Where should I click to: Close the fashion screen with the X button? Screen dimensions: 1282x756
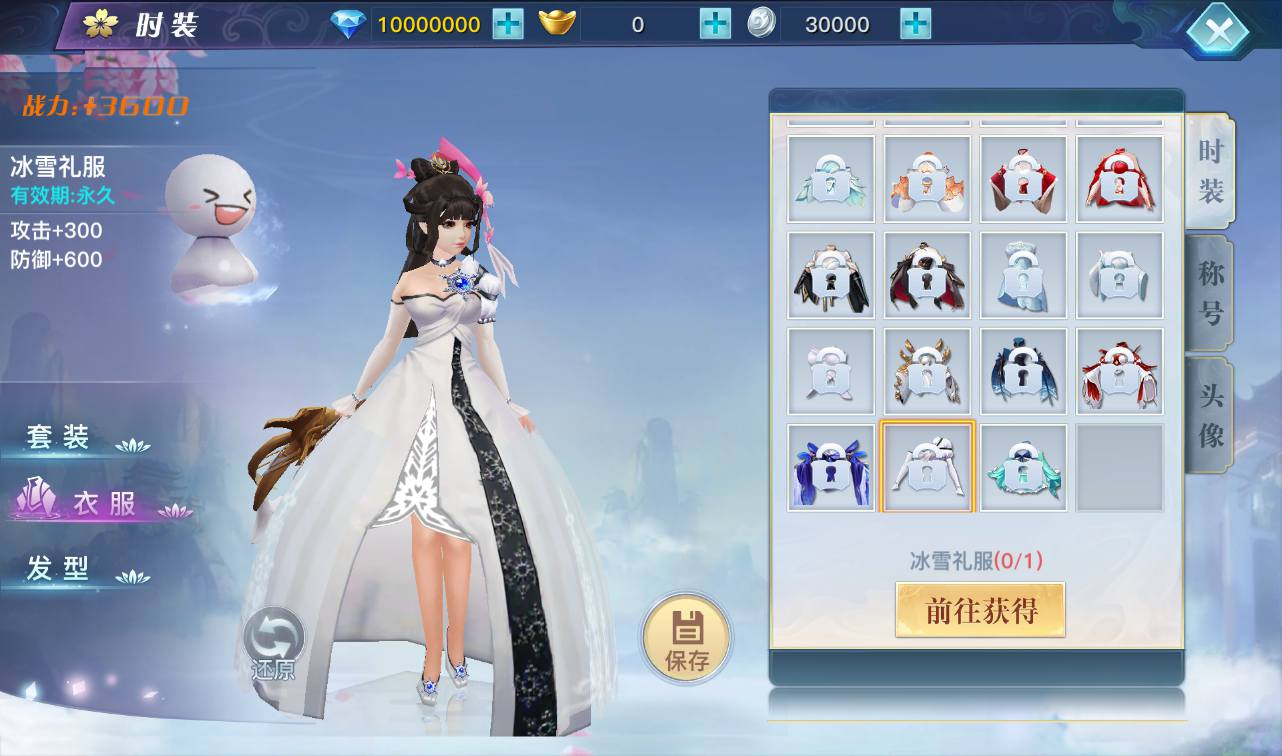click(x=1218, y=32)
